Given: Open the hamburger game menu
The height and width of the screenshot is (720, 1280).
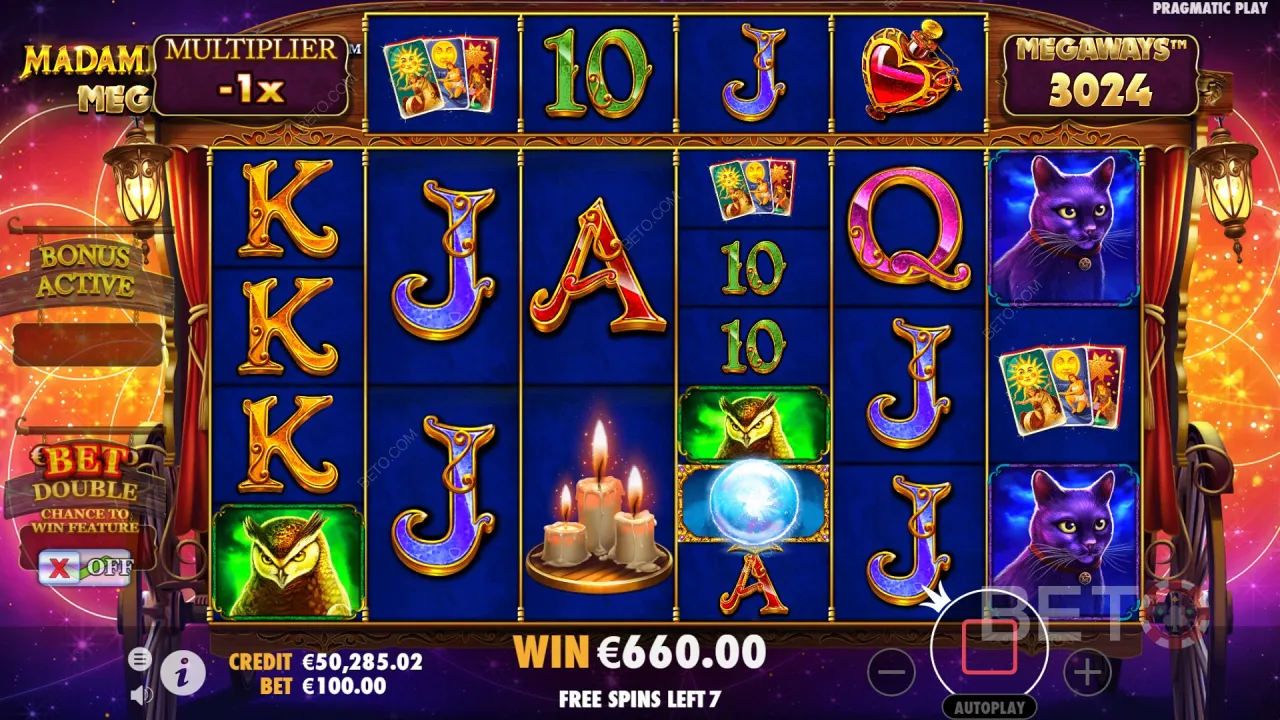Looking at the screenshot, I should pyautogui.click(x=139, y=660).
